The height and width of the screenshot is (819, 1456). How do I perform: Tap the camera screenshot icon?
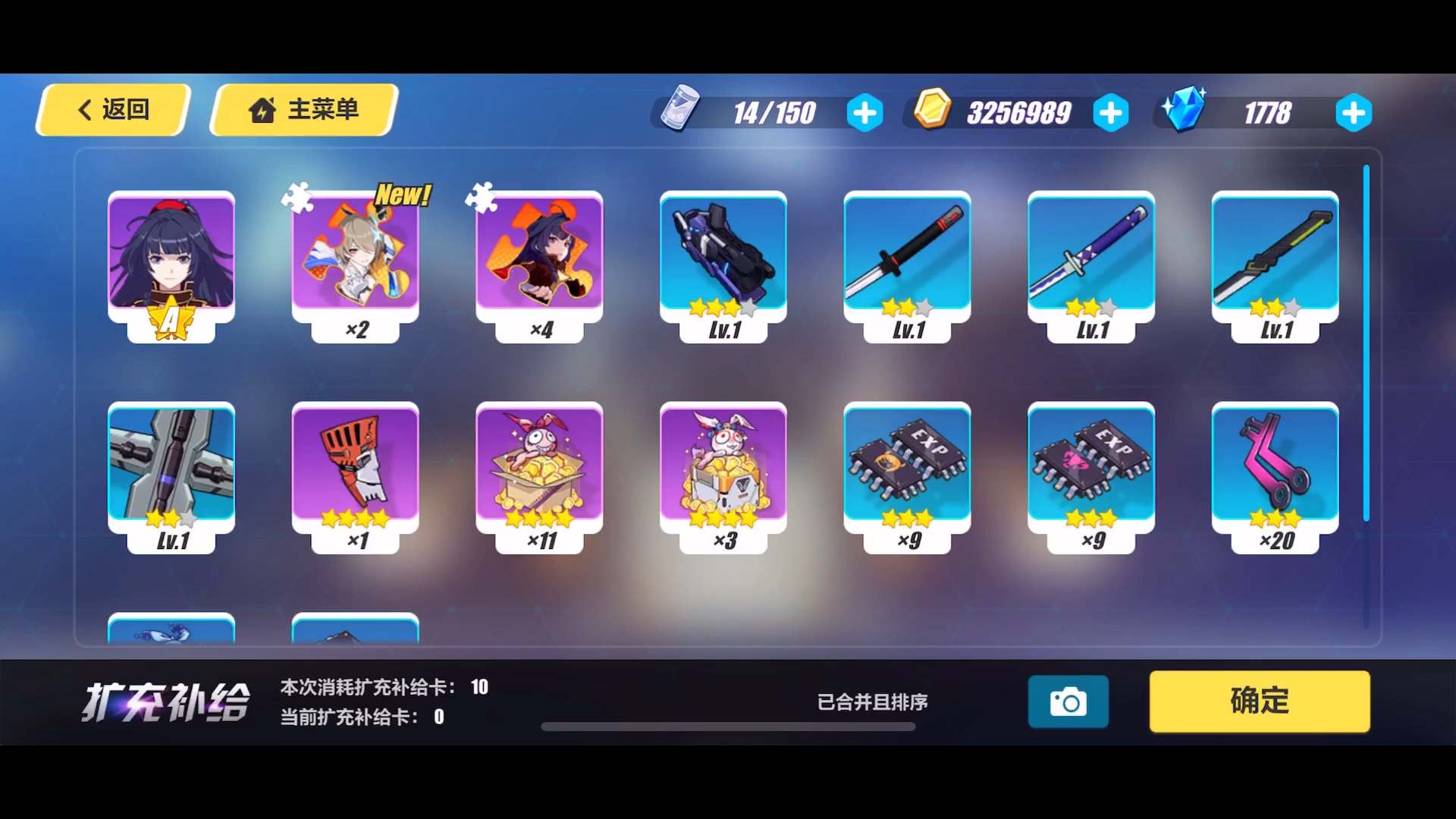(x=1068, y=701)
